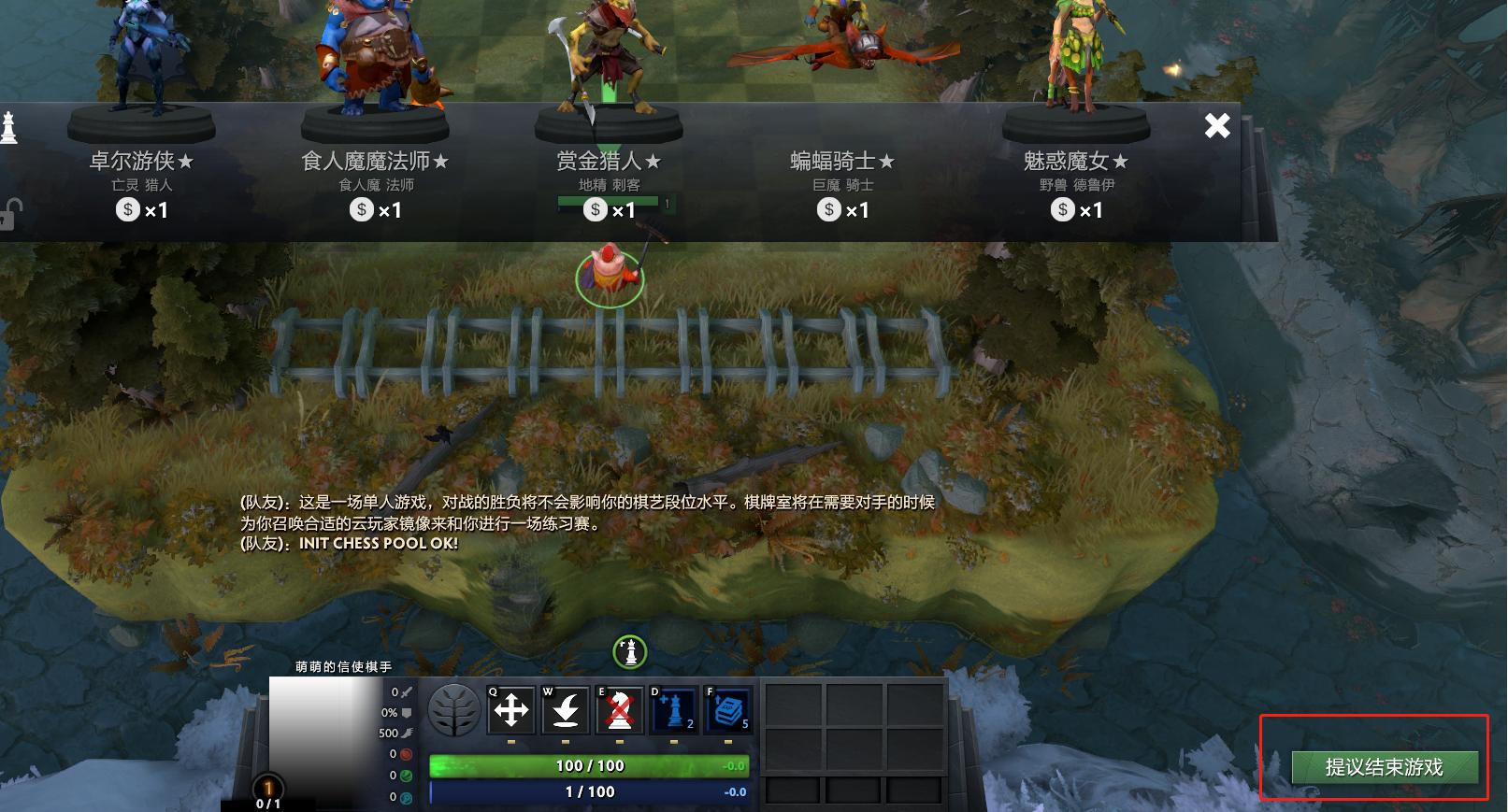Click the courier's faction crest emblem
1508x812 pixels.
pyautogui.click(x=455, y=711)
